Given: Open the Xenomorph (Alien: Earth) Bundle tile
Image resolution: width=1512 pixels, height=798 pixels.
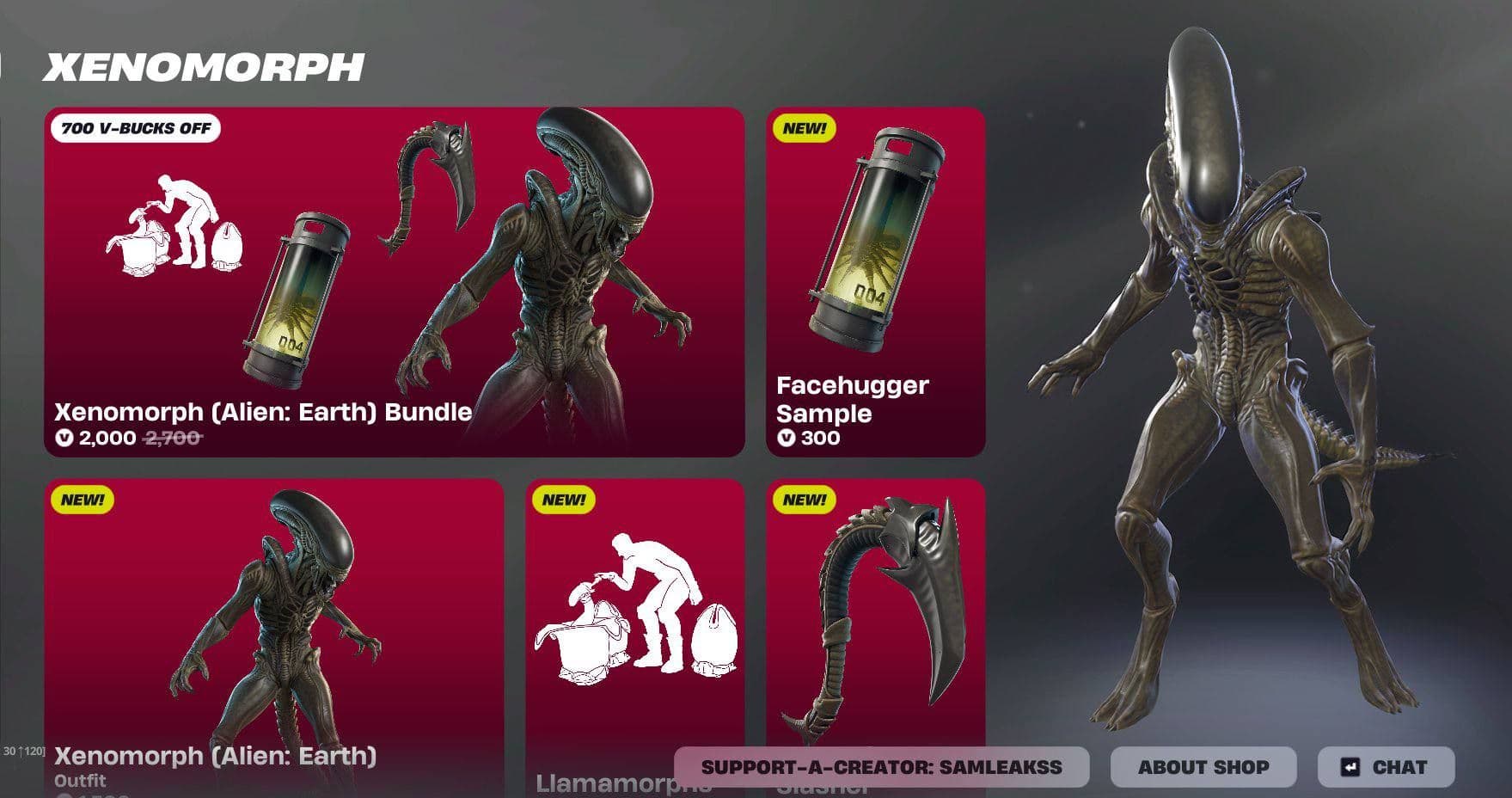Looking at the screenshot, I should click(395, 281).
